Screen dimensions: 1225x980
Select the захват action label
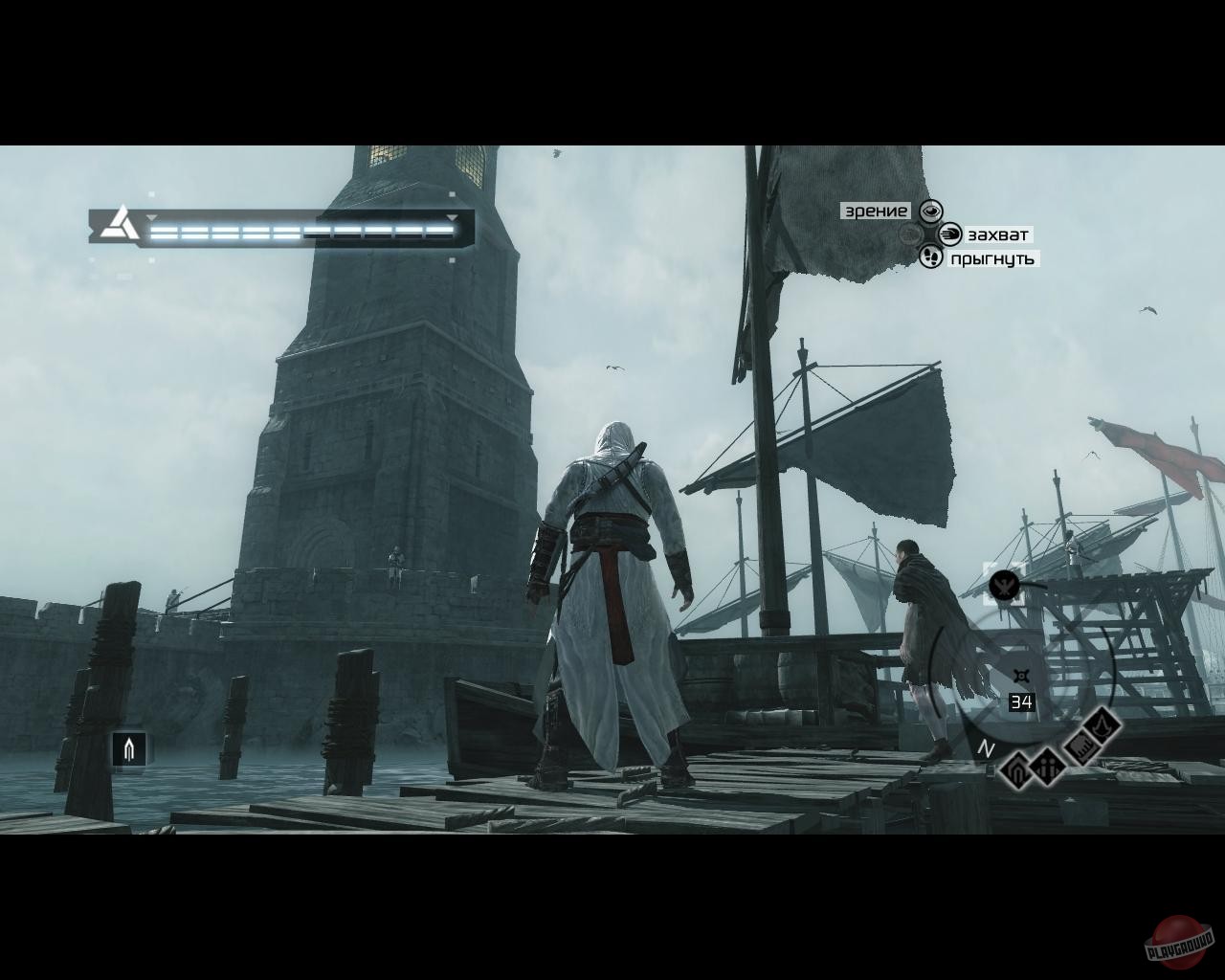(x=997, y=234)
